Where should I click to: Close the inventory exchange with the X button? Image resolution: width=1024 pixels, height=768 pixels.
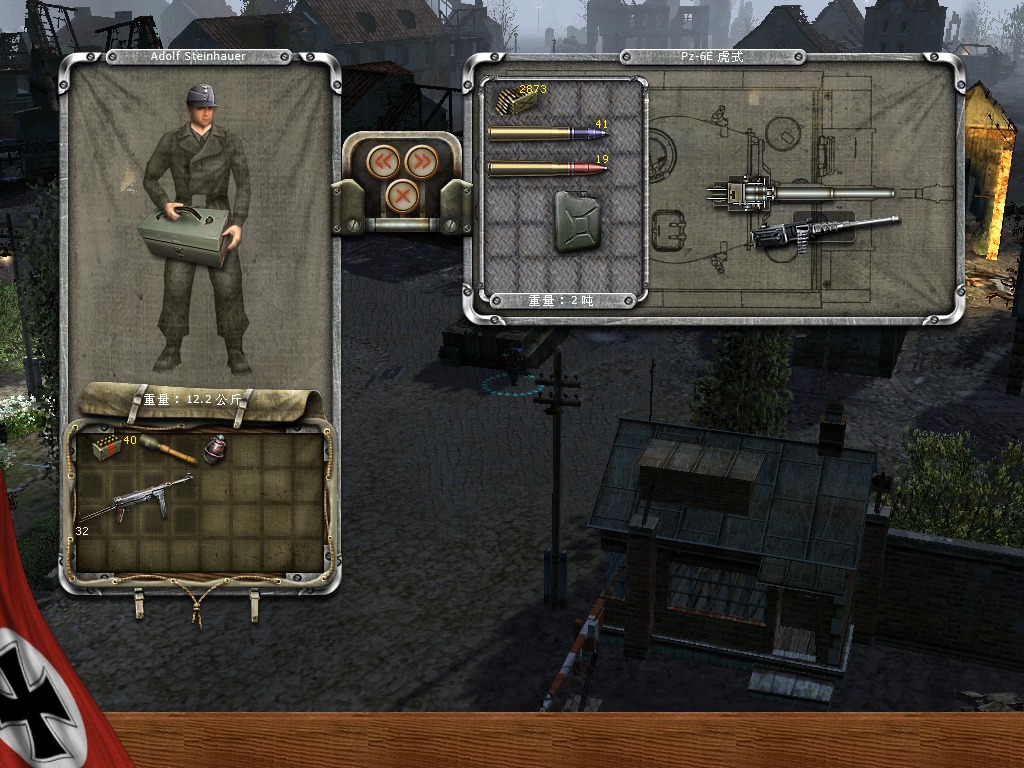tap(402, 196)
